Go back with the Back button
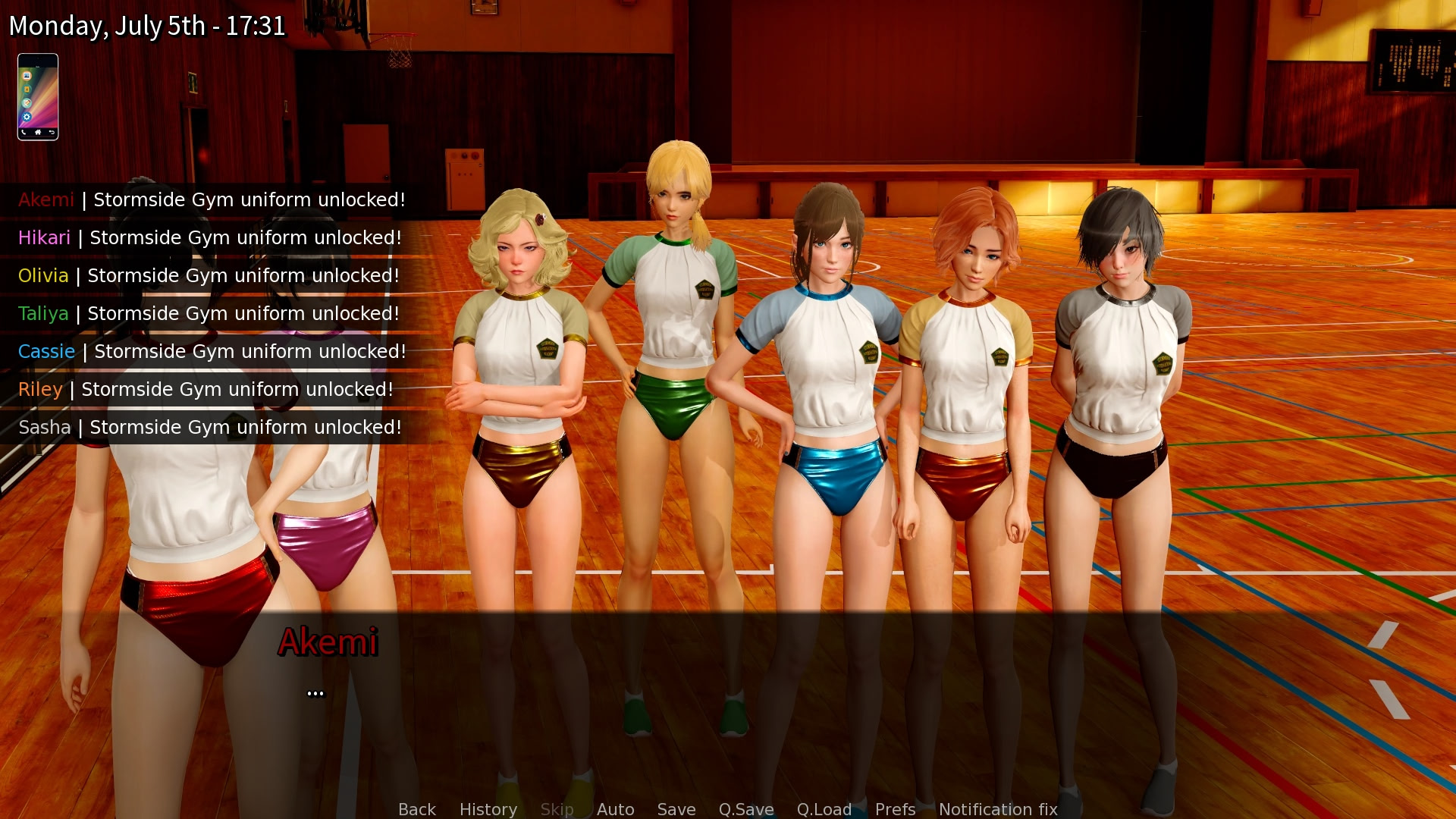Image resolution: width=1456 pixels, height=819 pixels. coord(417,809)
